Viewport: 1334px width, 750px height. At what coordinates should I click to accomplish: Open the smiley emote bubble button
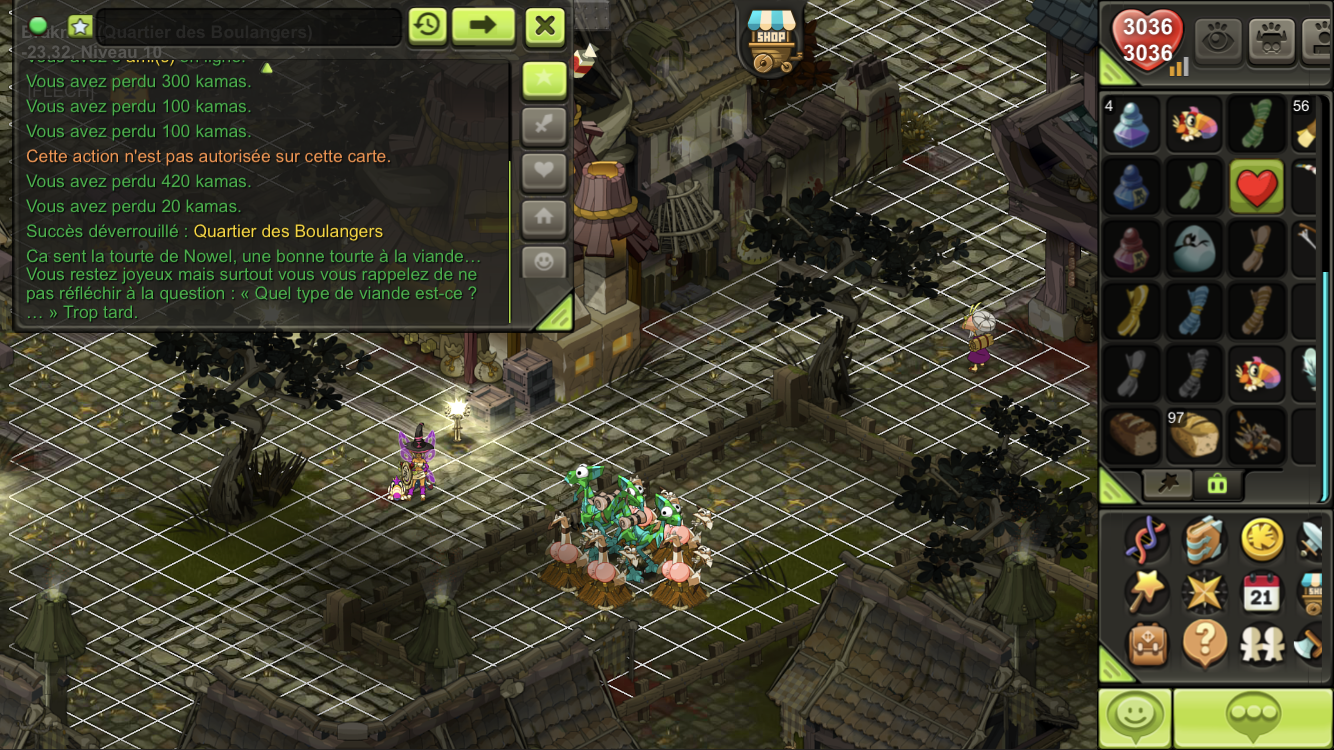point(1135,717)
